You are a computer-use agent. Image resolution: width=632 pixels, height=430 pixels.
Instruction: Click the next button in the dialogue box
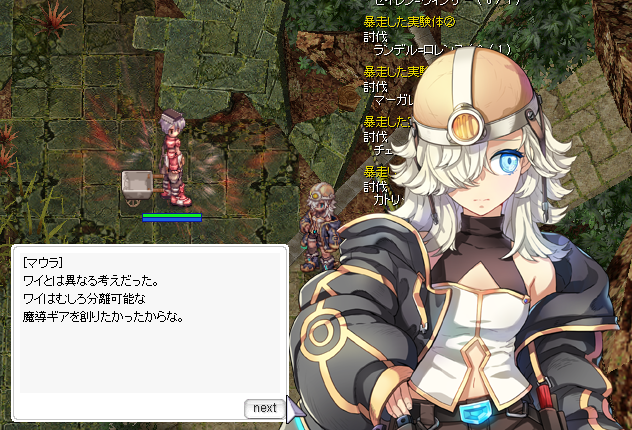point(264,408)
